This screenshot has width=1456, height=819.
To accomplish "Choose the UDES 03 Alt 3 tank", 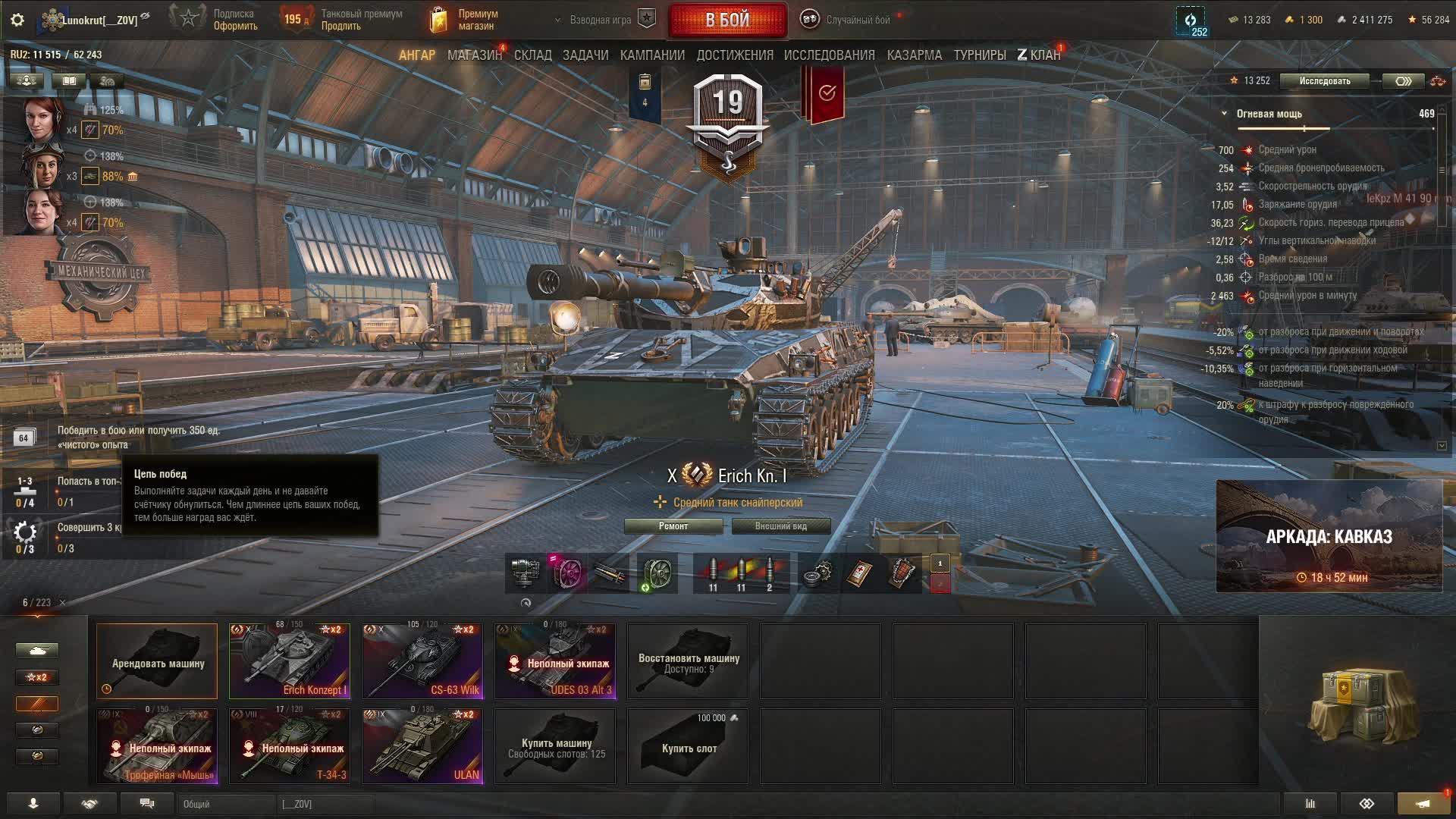I will (555, 661).
